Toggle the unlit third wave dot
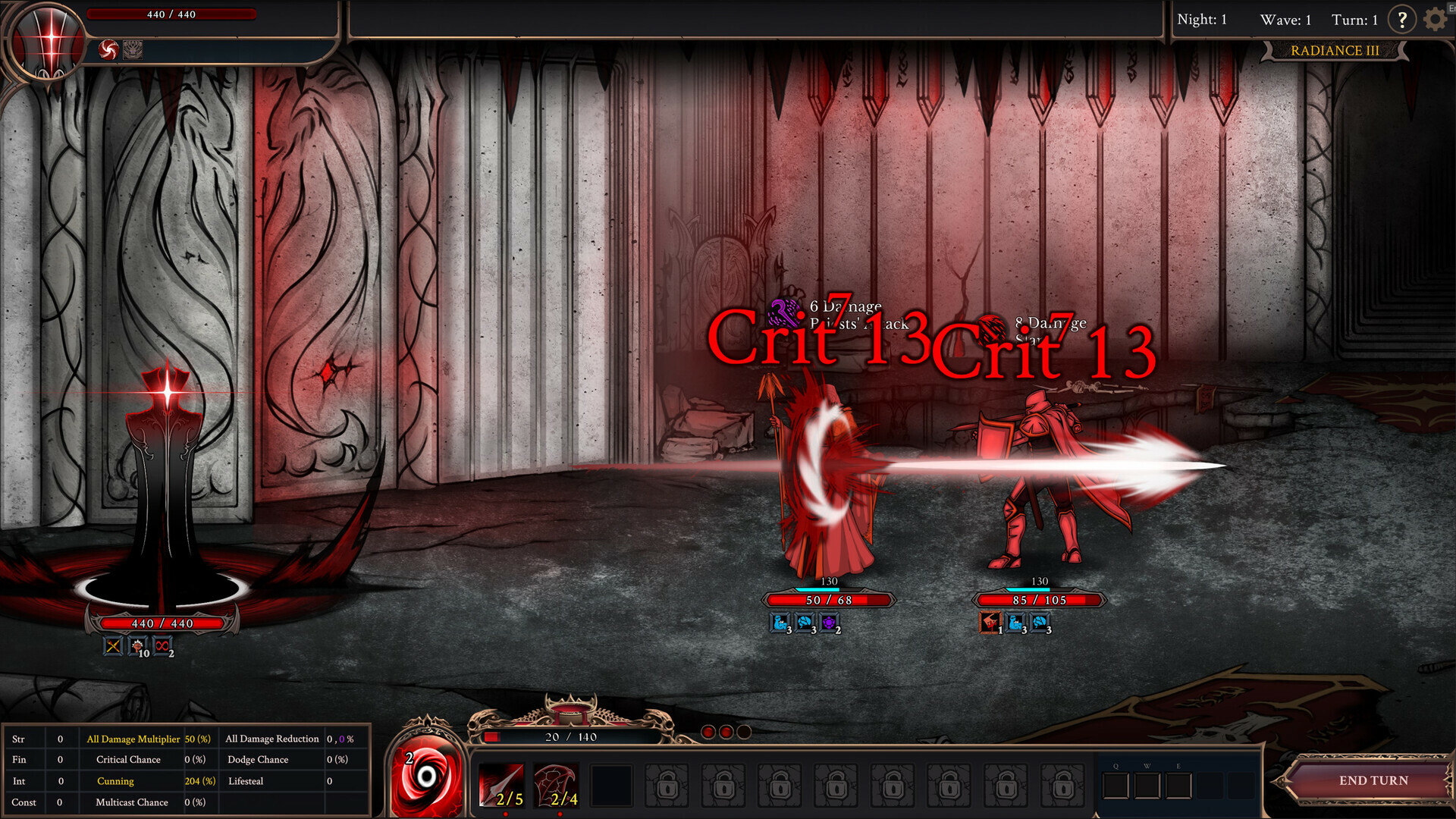Image resolution: width=1456 pixels, height=819 pixels. (x=744, y=732)
